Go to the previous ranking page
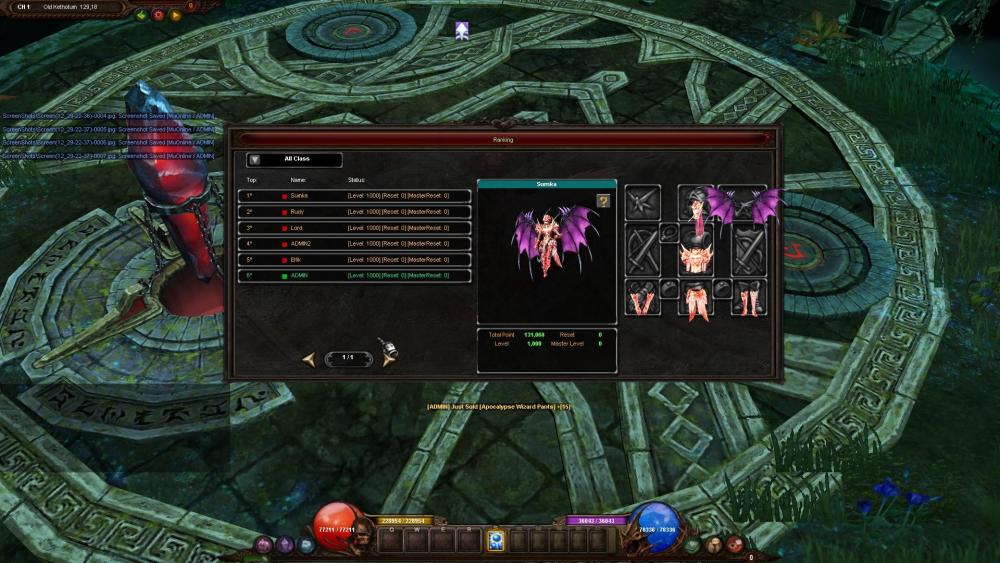The image size is (1000, 563). point(309,358)
